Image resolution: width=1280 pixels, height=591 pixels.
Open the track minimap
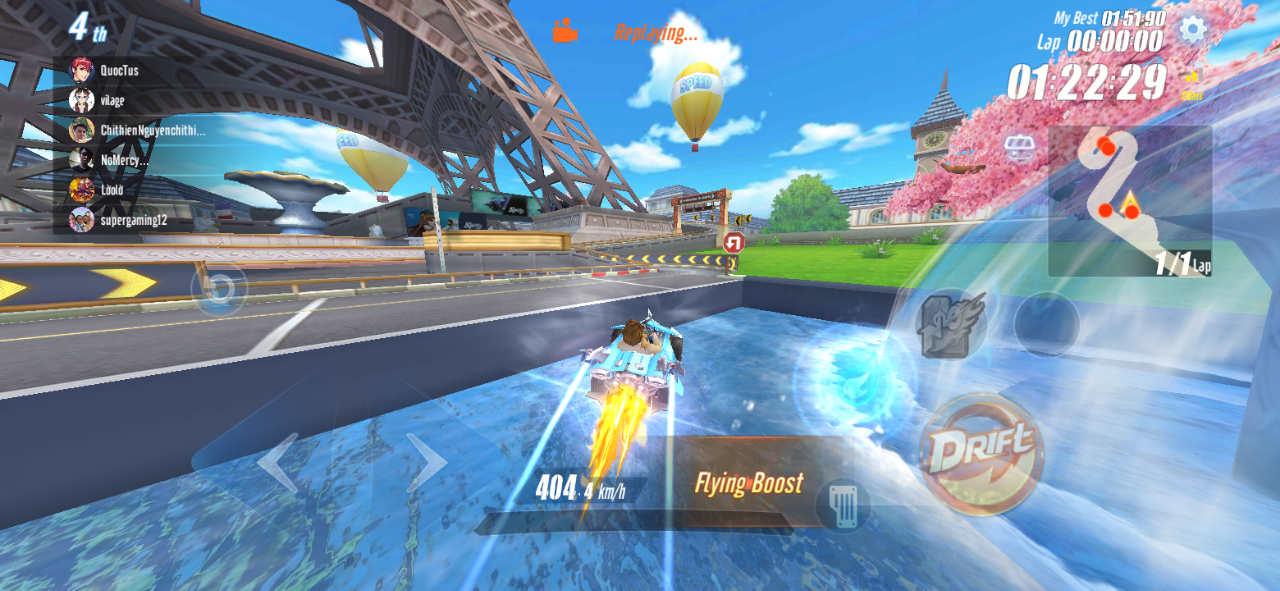point(1130,200)
